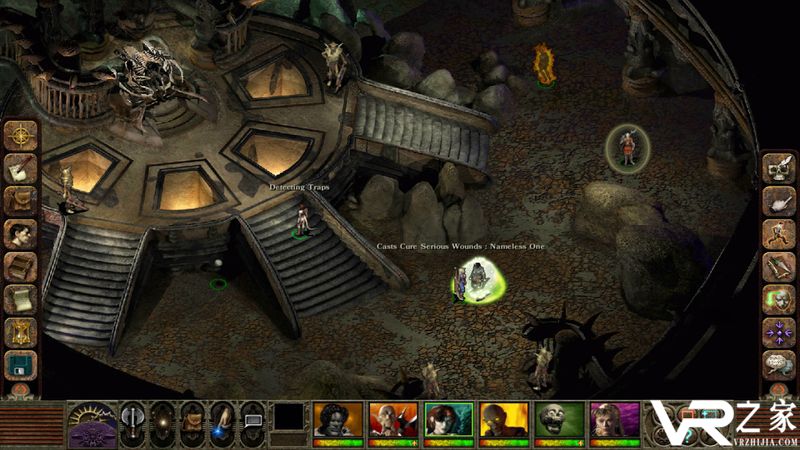Open the journal quill icon
800x450 pixels.
pyautogui.click(x=20, y=168)
